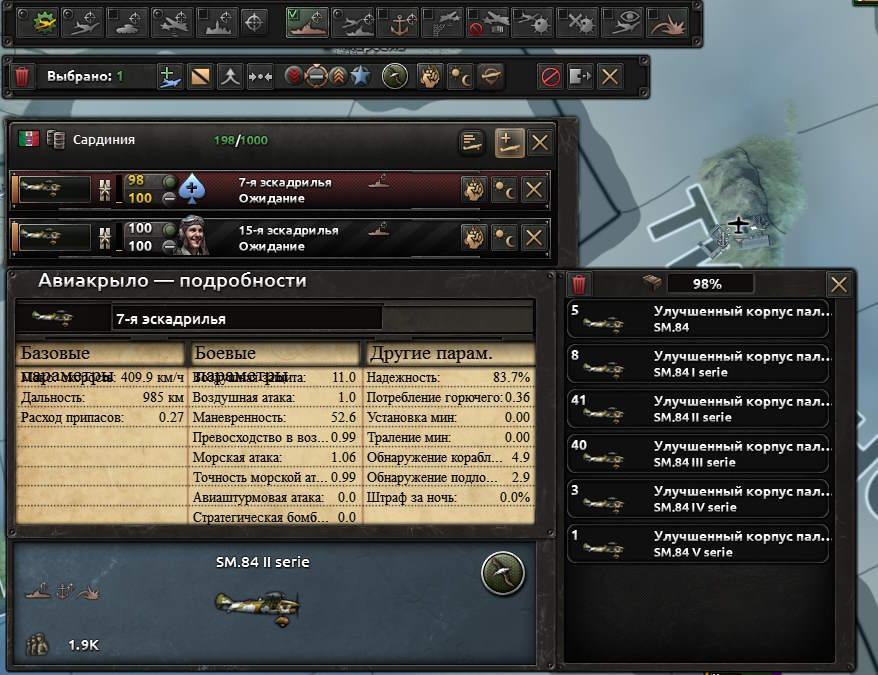This screenshot has width=878, height=675.
Task: Click the red trash icon beside Выбрано
Action: click(22, 76)
